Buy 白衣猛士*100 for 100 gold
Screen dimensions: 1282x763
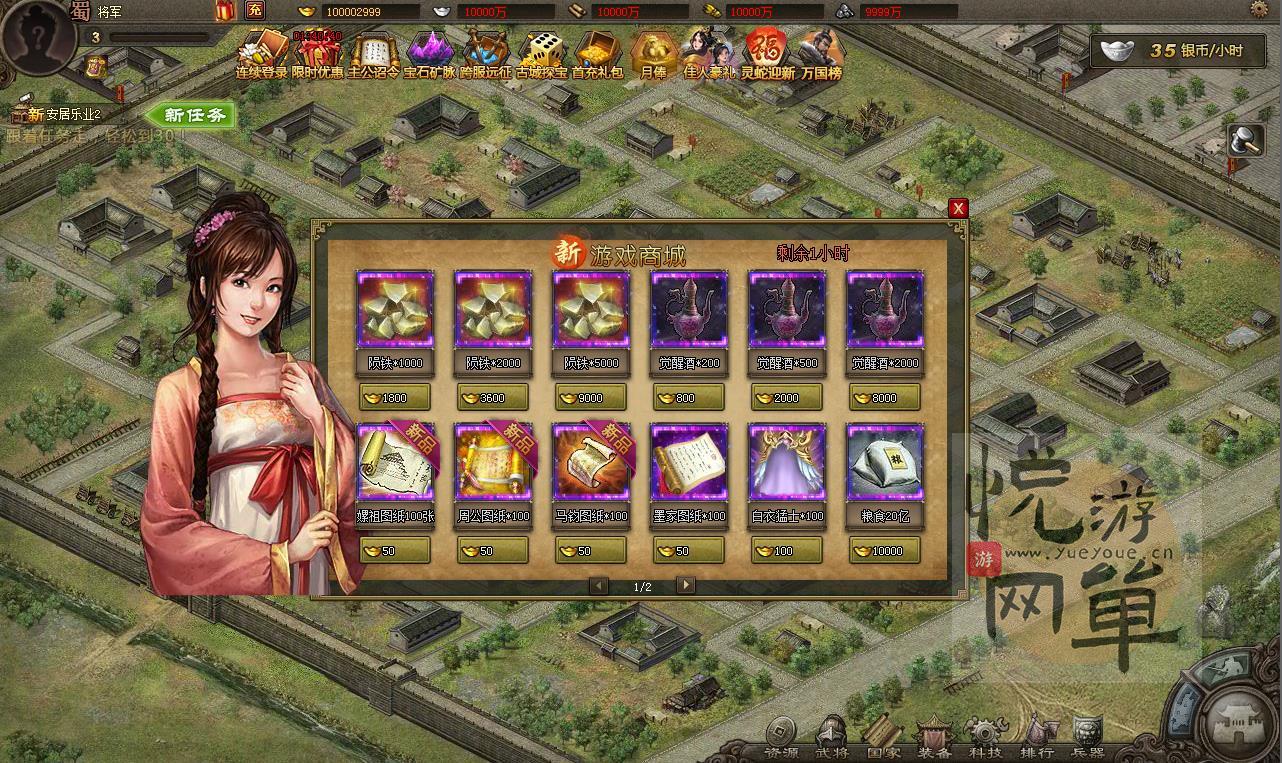point(787,551)
